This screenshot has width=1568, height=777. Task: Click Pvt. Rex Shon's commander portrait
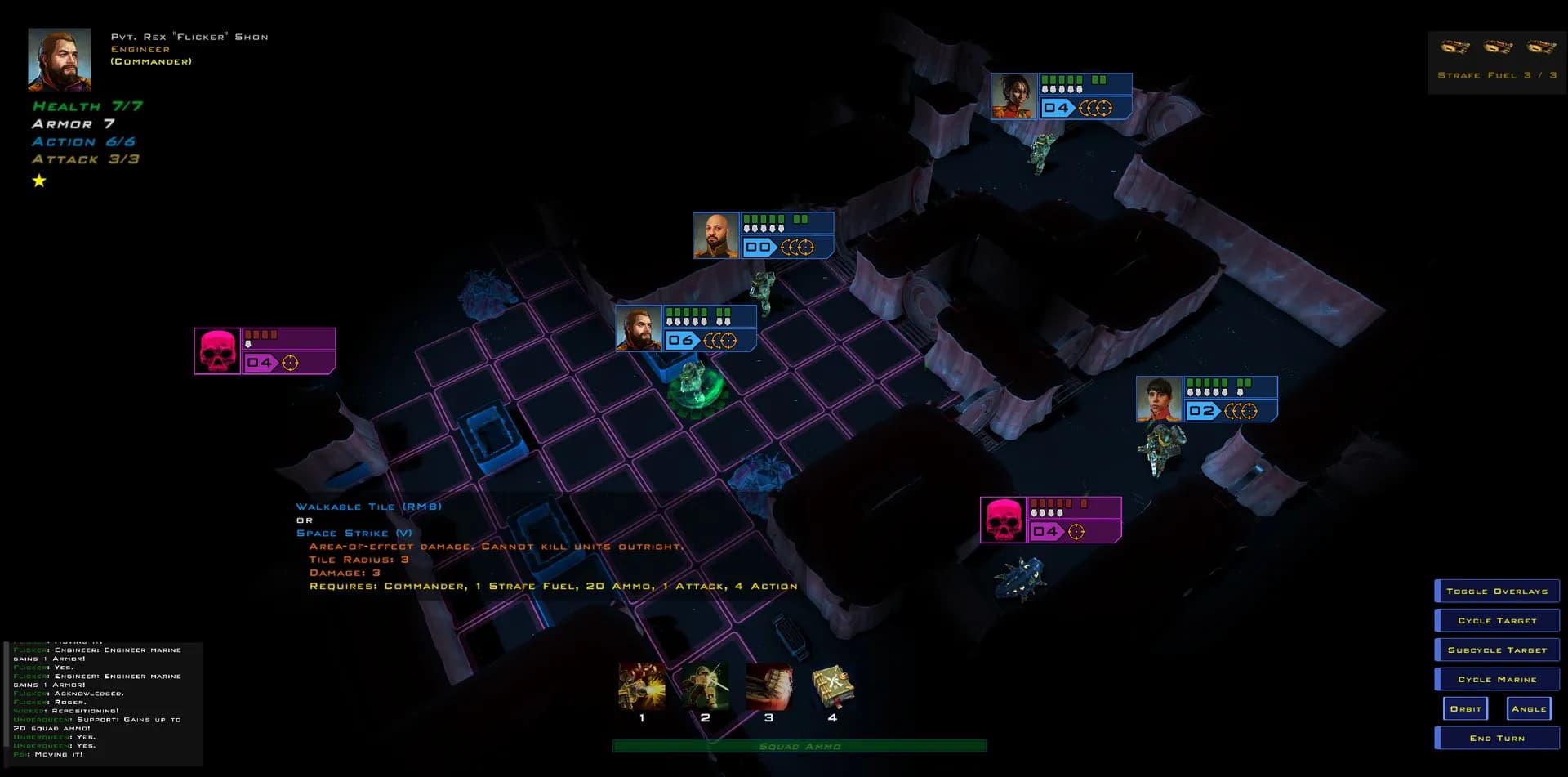[x=60, y=58]
